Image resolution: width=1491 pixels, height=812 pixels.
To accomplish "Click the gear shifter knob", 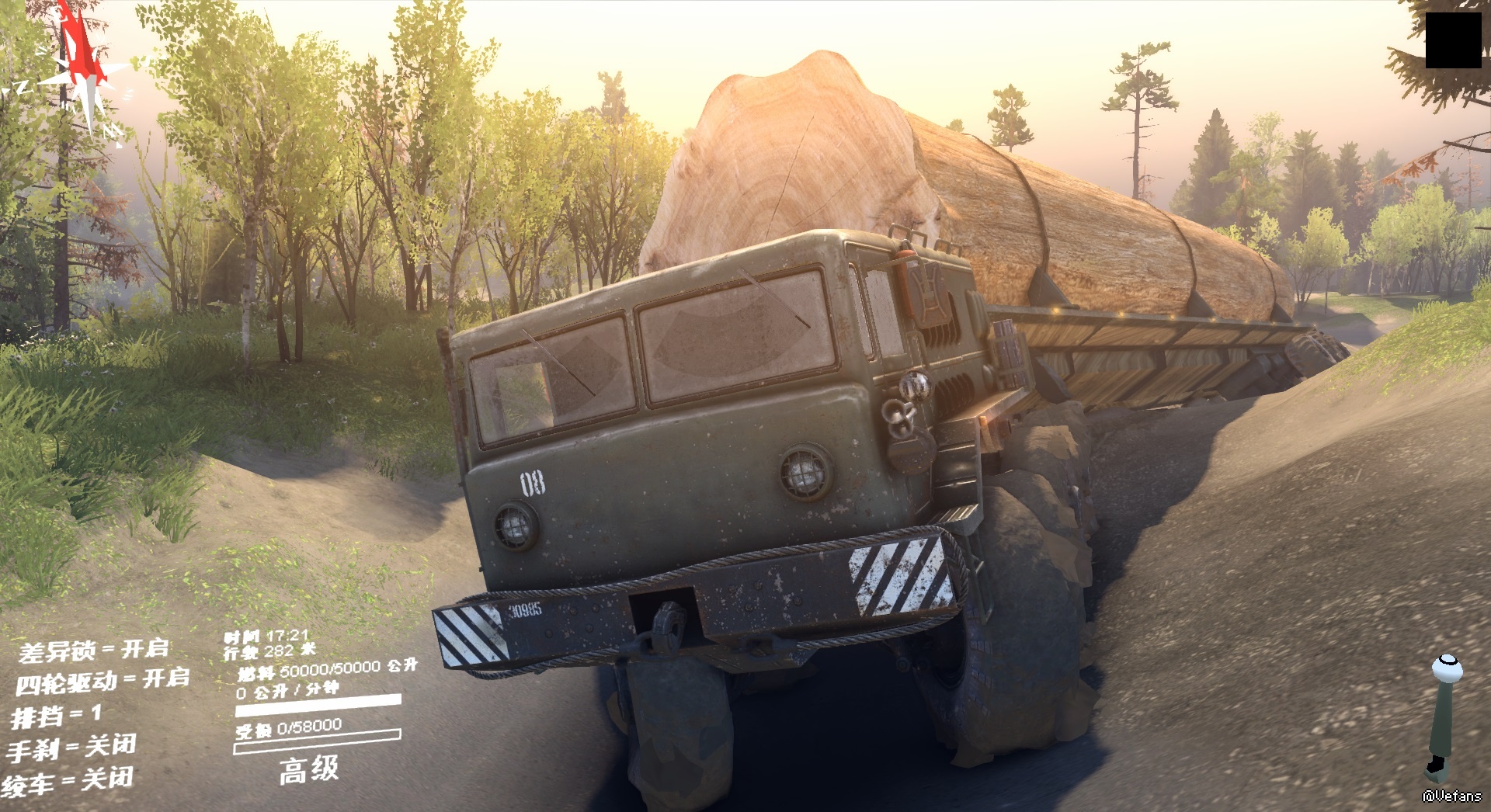I will point(1446,666).
